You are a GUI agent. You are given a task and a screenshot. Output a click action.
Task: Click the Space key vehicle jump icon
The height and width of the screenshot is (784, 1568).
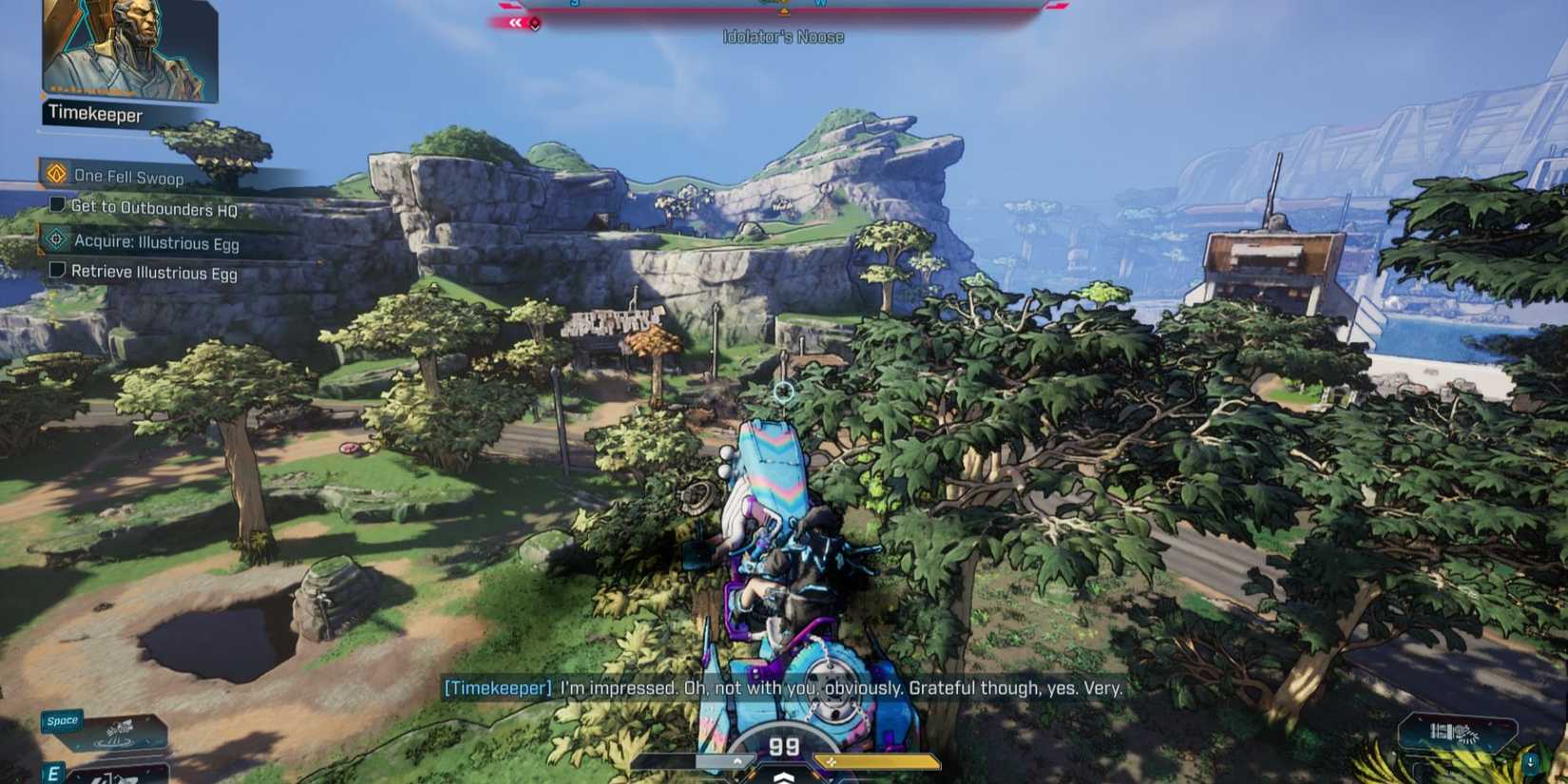[61, 720]
